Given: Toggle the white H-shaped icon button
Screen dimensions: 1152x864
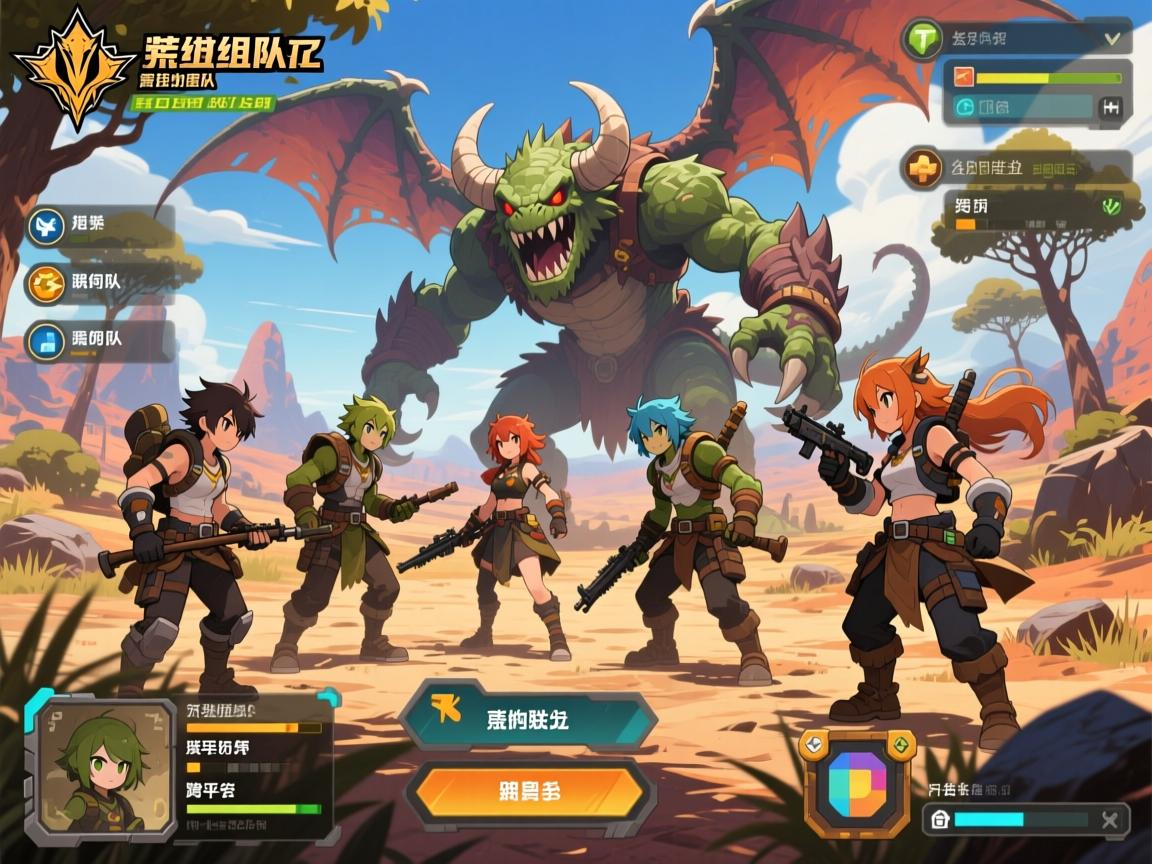Looking at the screenshot, I should click(x=1109, y=108).
